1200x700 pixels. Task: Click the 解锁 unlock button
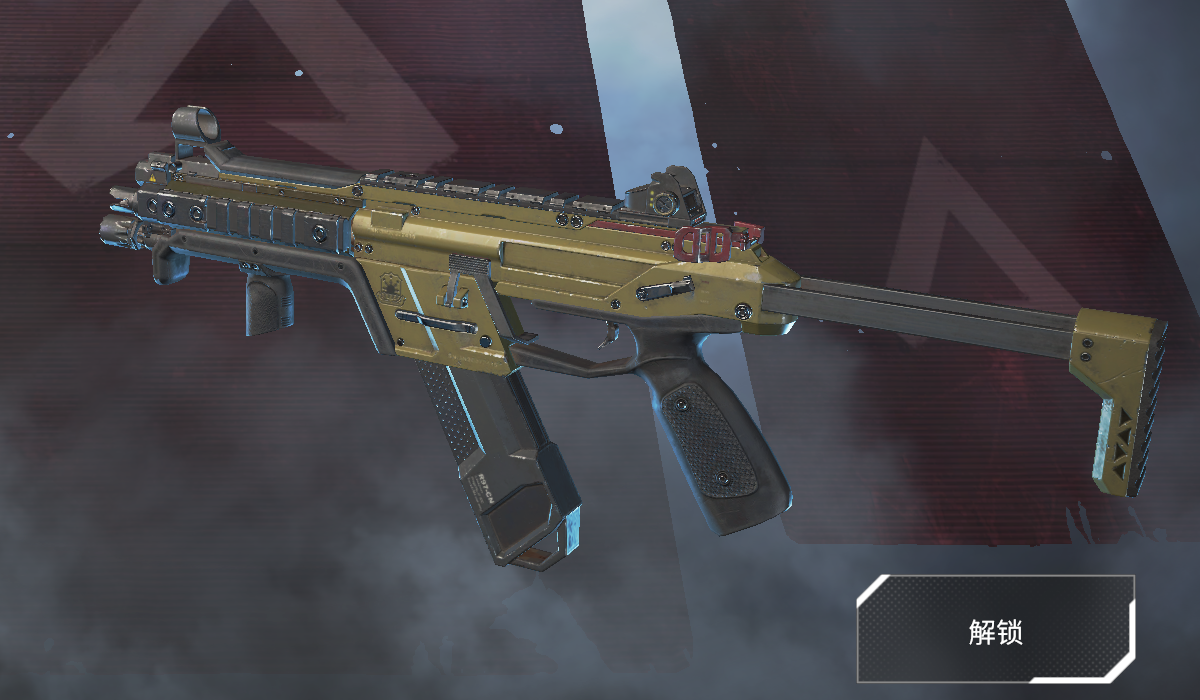click(x=995, y=629)
